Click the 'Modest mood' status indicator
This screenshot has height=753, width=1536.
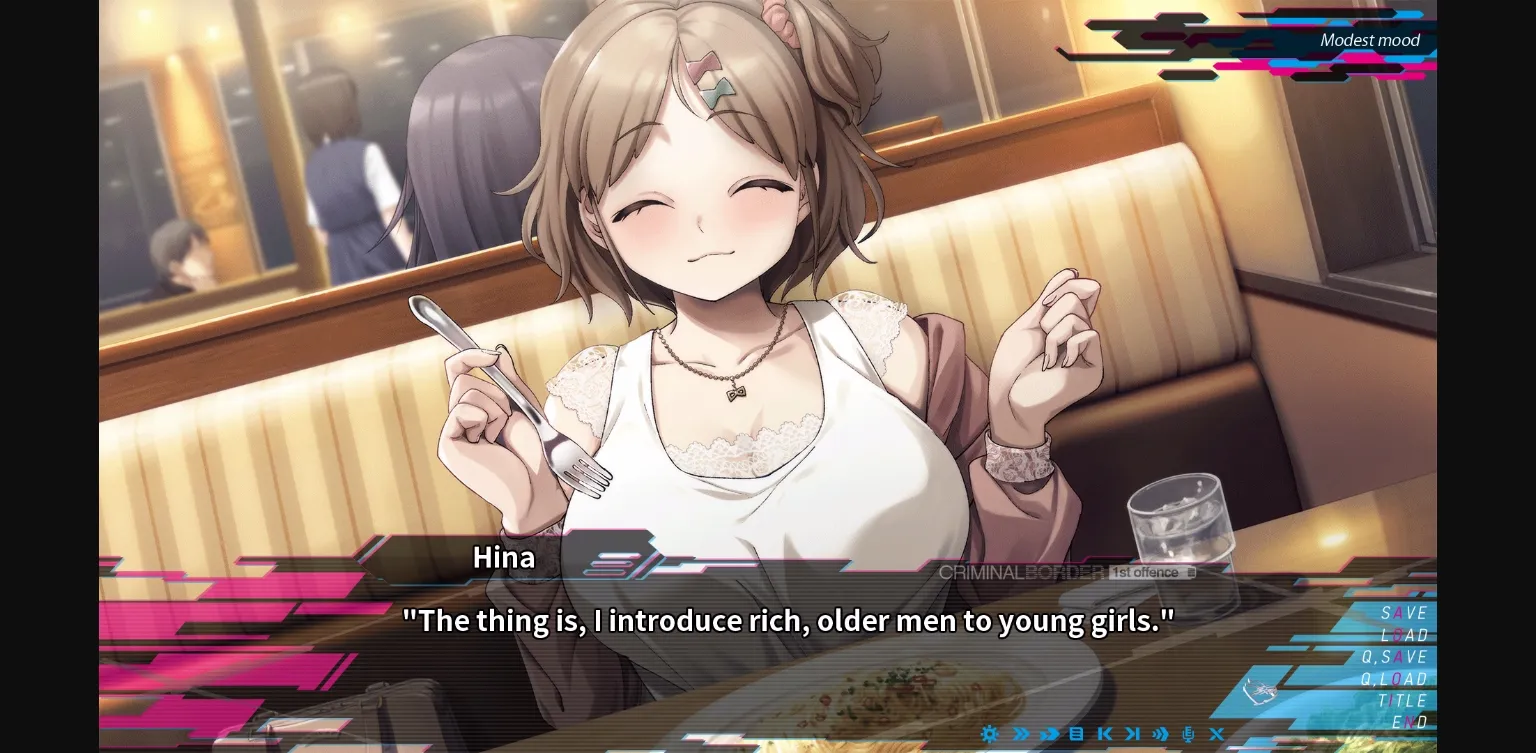pyautogui.click(x=1370, y=40)
